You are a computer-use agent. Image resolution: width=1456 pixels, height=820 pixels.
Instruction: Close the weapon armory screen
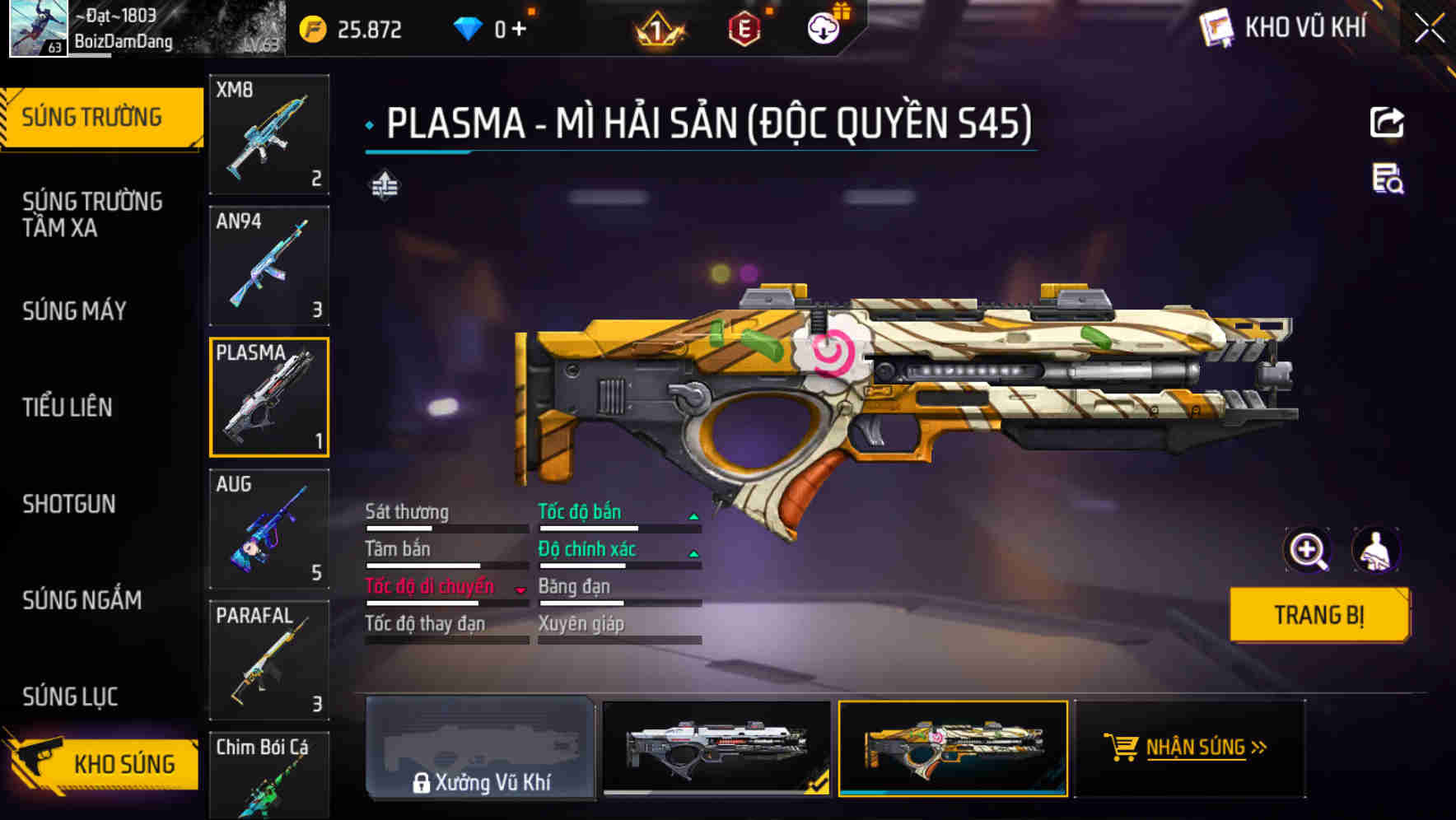(x=1430, y=29)
